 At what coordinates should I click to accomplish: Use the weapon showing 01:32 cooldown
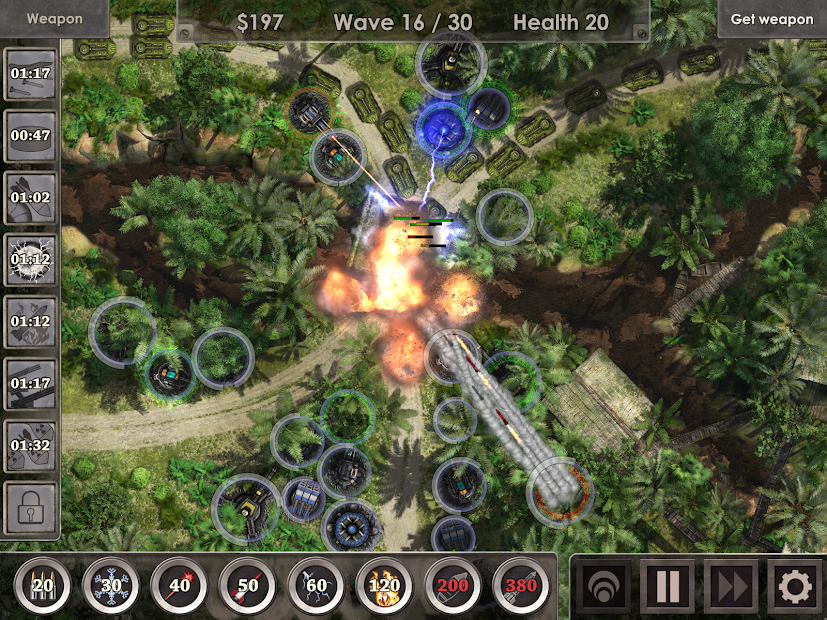pos(29,446)
